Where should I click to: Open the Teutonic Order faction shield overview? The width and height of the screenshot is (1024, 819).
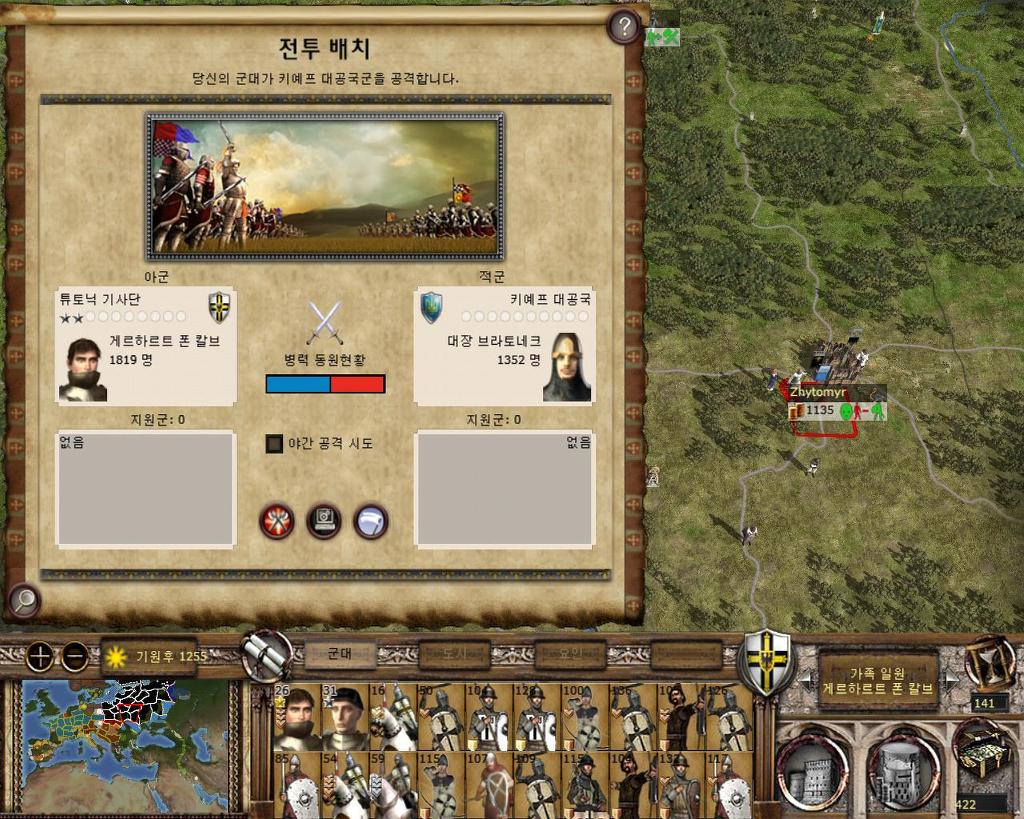(x=766, y=660)
